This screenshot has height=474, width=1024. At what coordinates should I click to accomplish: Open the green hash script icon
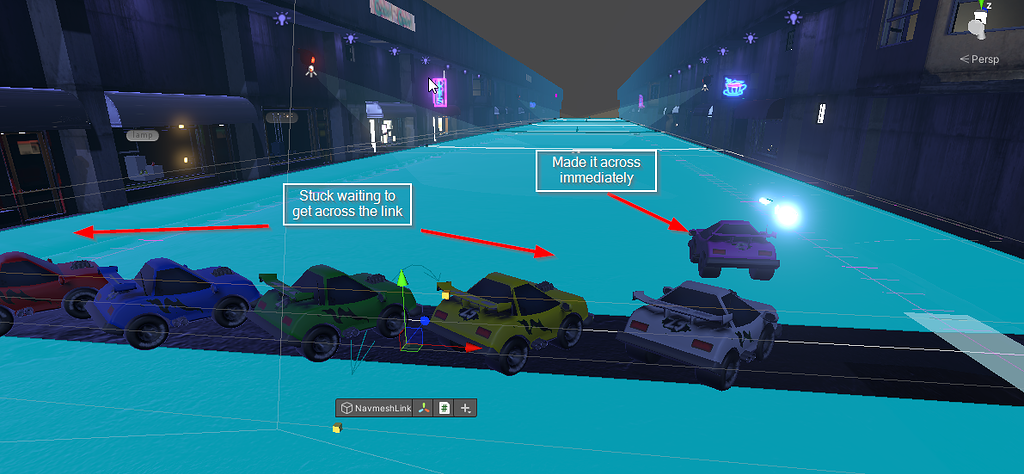[x=444, y=408]
